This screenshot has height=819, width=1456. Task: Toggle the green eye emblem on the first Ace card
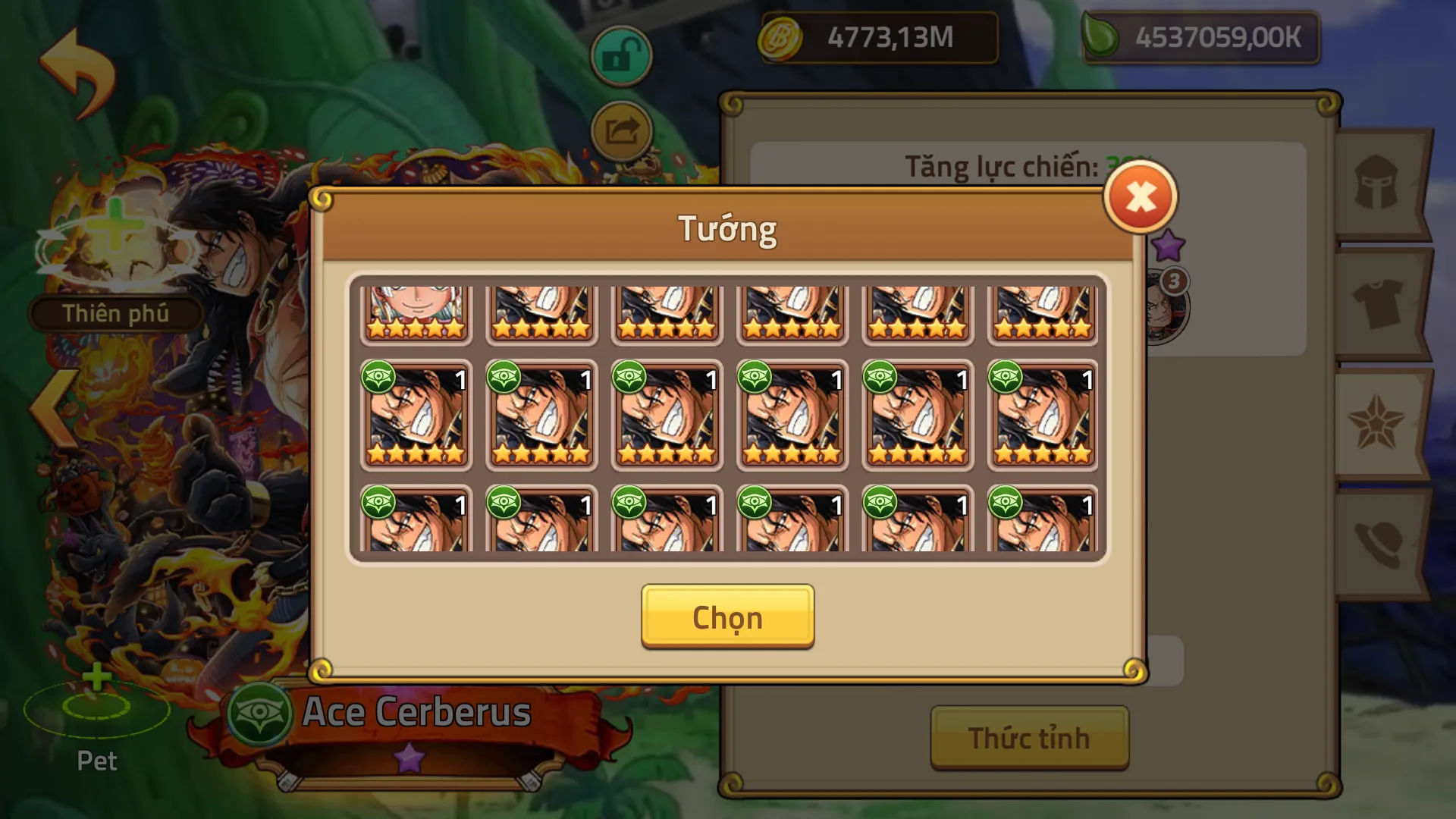point(378,376)
